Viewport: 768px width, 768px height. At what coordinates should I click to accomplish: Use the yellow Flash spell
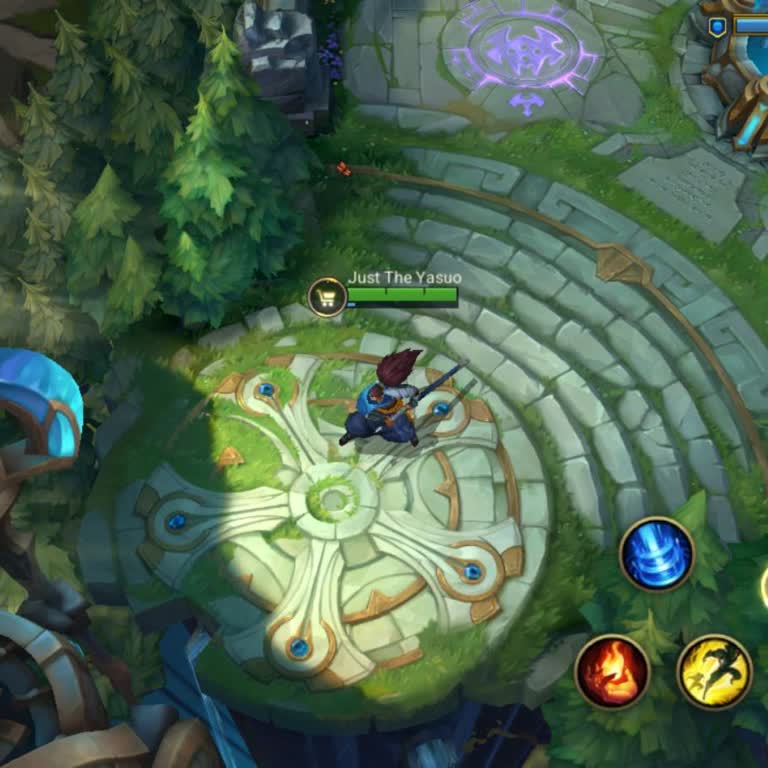714,672
